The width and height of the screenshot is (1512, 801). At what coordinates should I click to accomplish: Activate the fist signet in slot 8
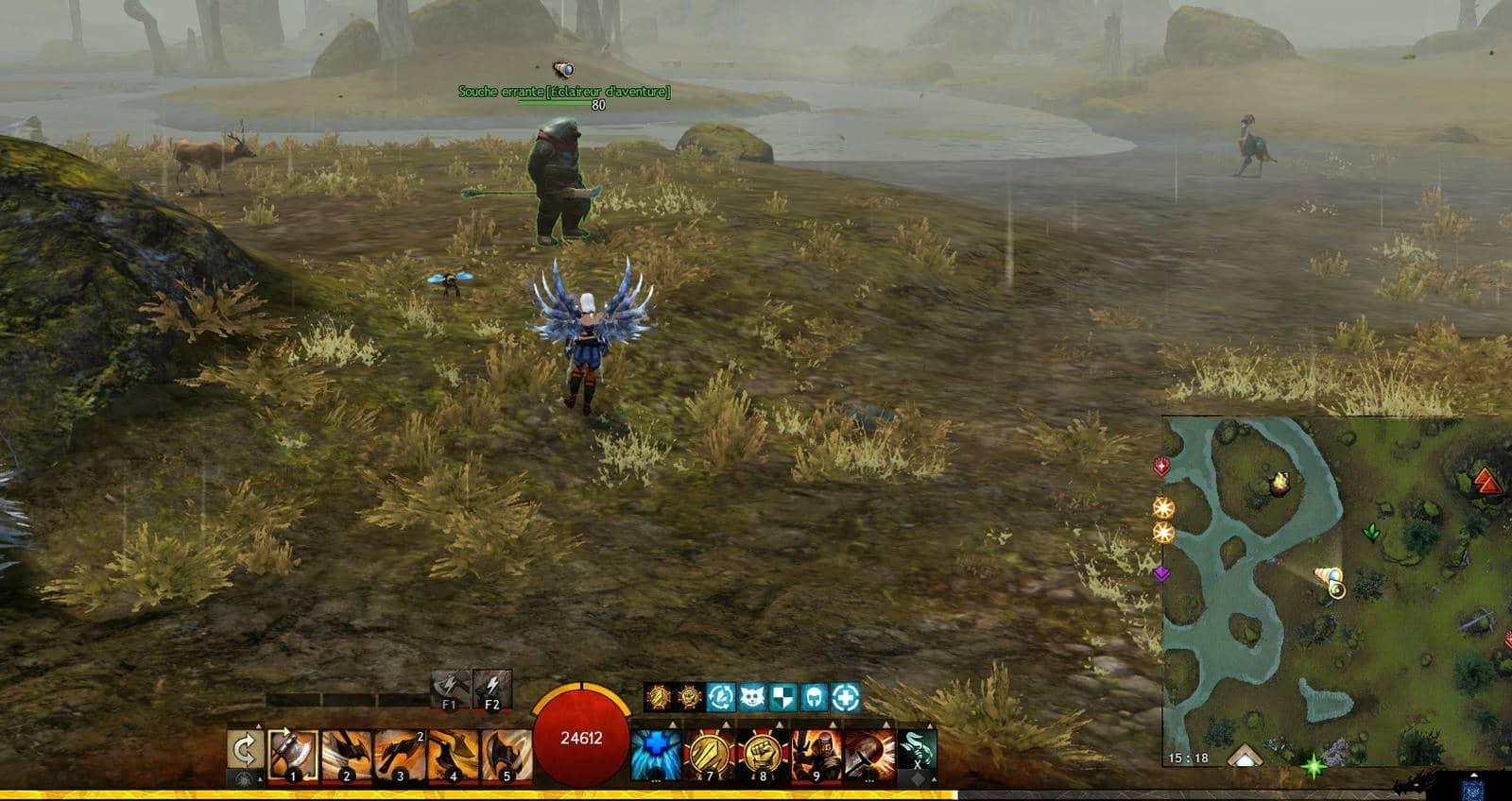(763, 755)
